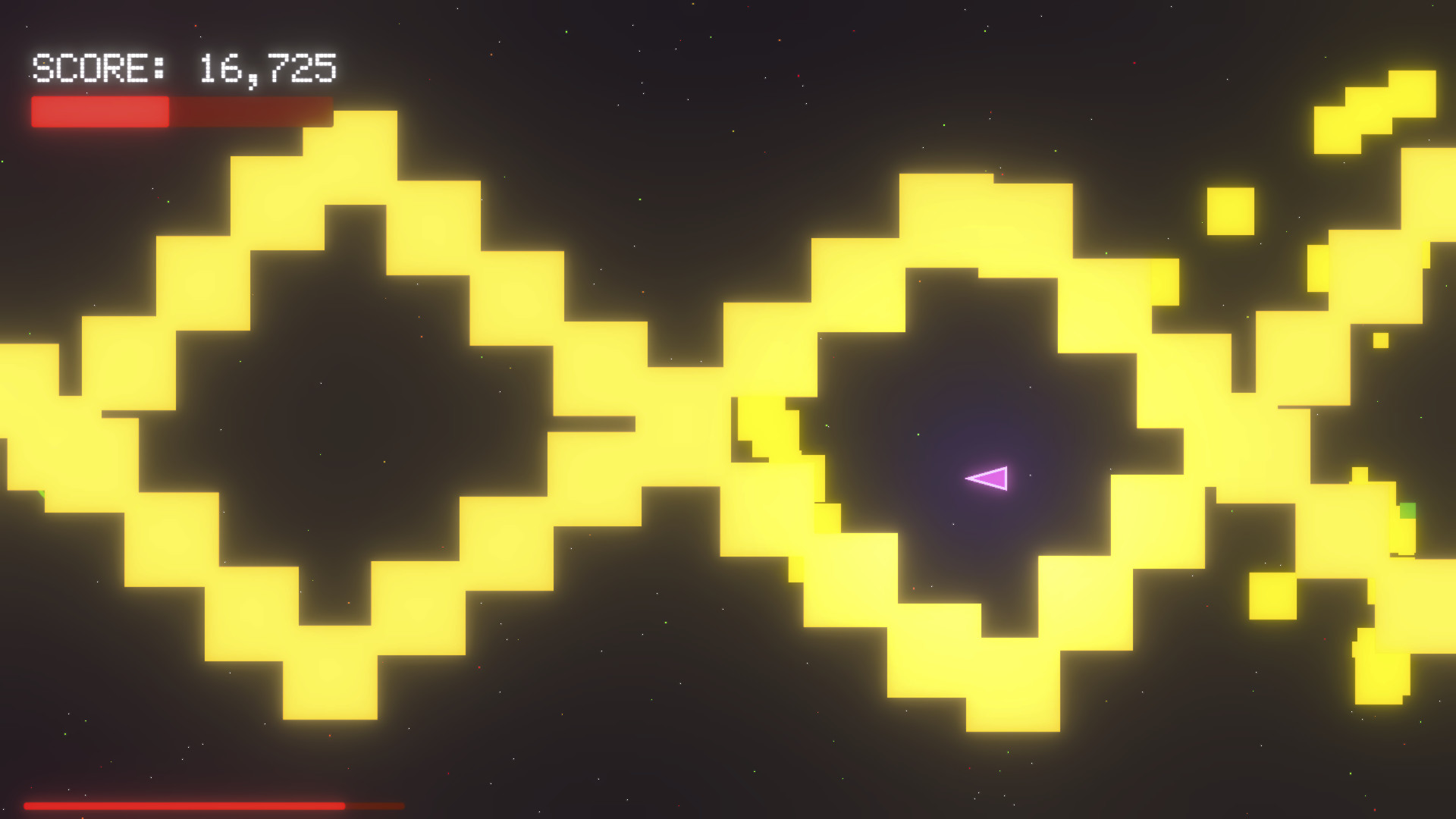This screenshot has width=1456, height=819.
Task: Click the score value 16,725
Action: click(x=265, y=68)
